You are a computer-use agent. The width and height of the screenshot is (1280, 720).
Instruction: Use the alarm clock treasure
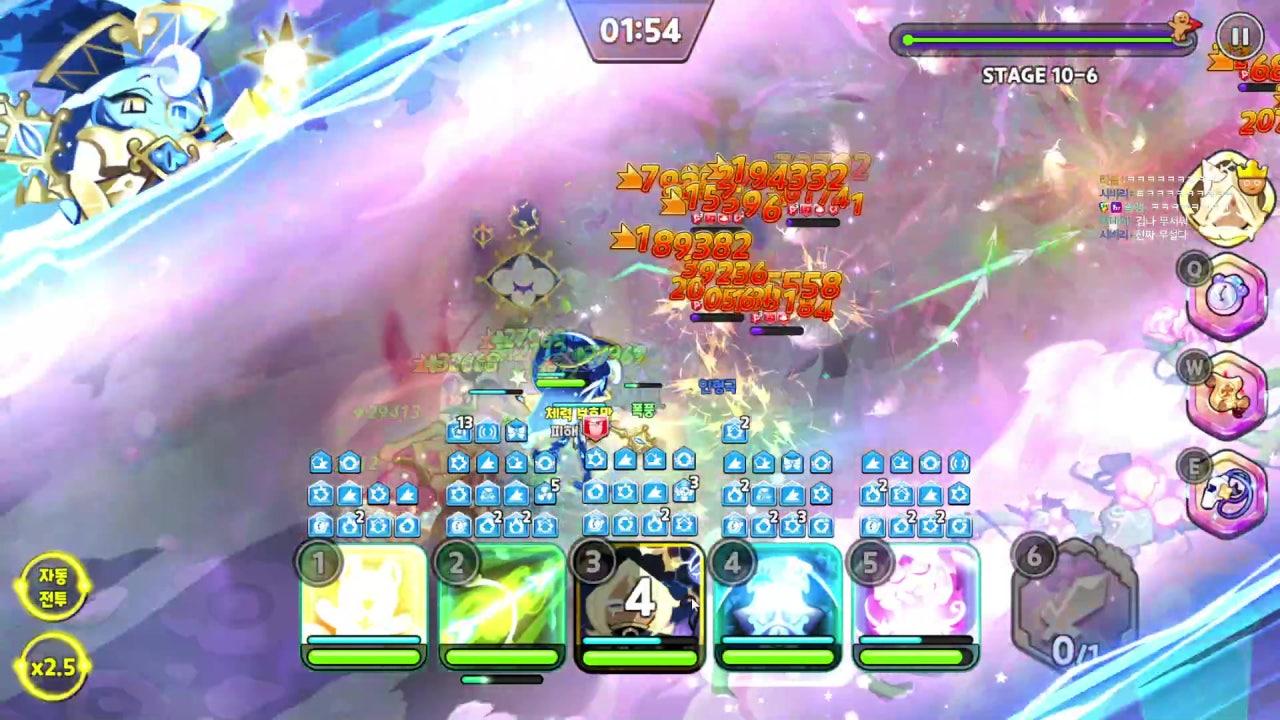(x=1227, y=298)
